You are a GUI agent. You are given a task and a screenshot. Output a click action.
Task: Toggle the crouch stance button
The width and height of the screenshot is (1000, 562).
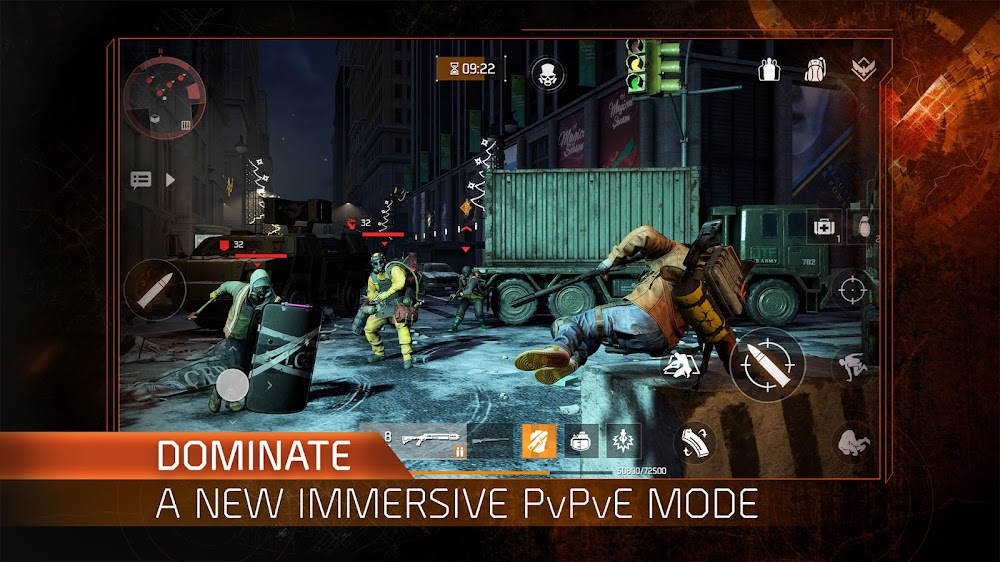853,366
